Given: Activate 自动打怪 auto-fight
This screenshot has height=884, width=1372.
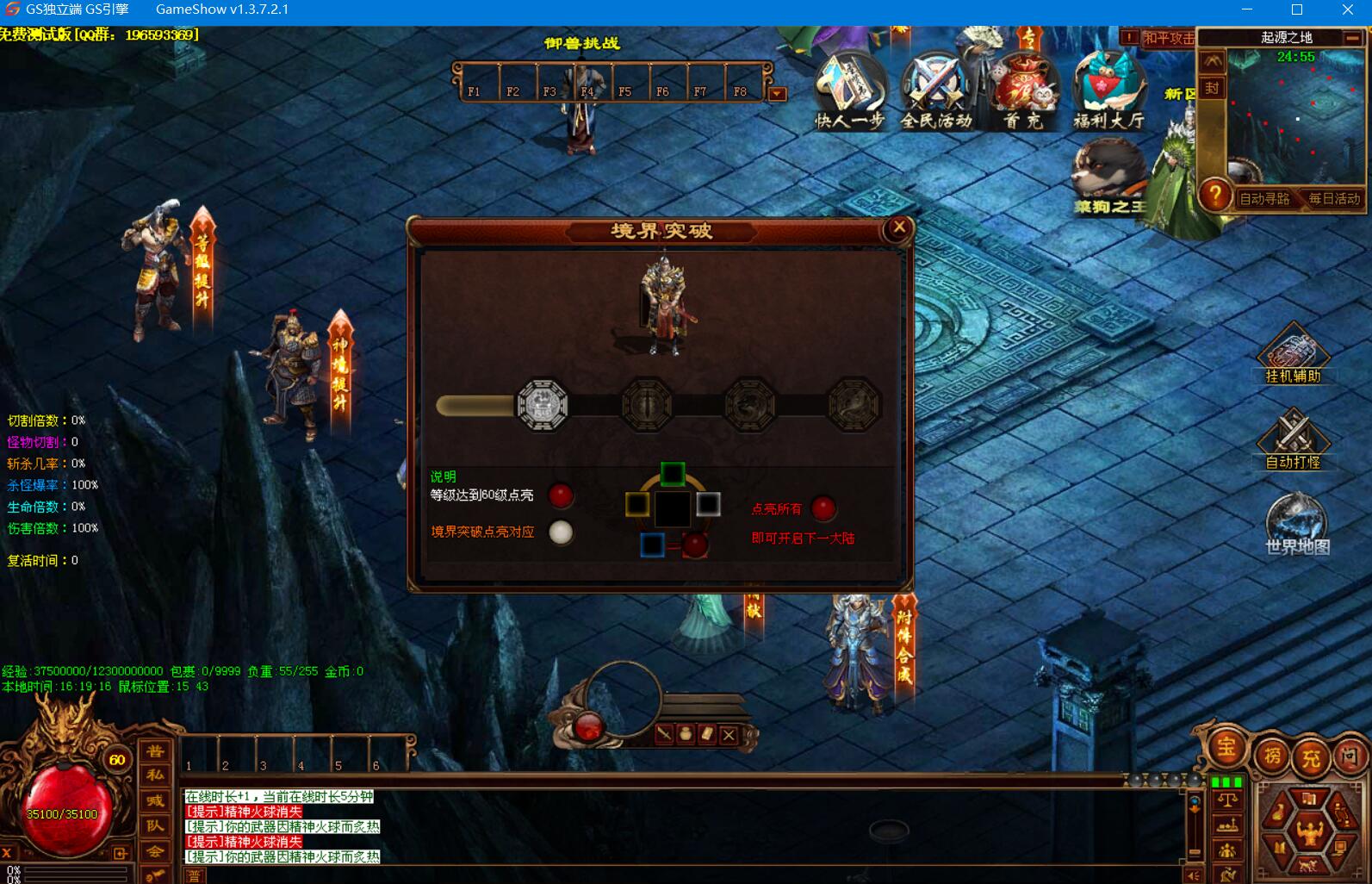Looking at the screenshot, I should [1293, 439].
